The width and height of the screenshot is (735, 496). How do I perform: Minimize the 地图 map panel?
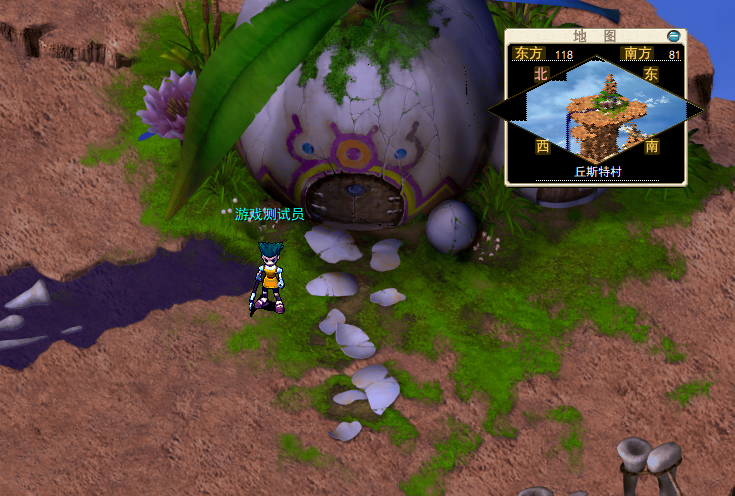[x=674, y=36]
